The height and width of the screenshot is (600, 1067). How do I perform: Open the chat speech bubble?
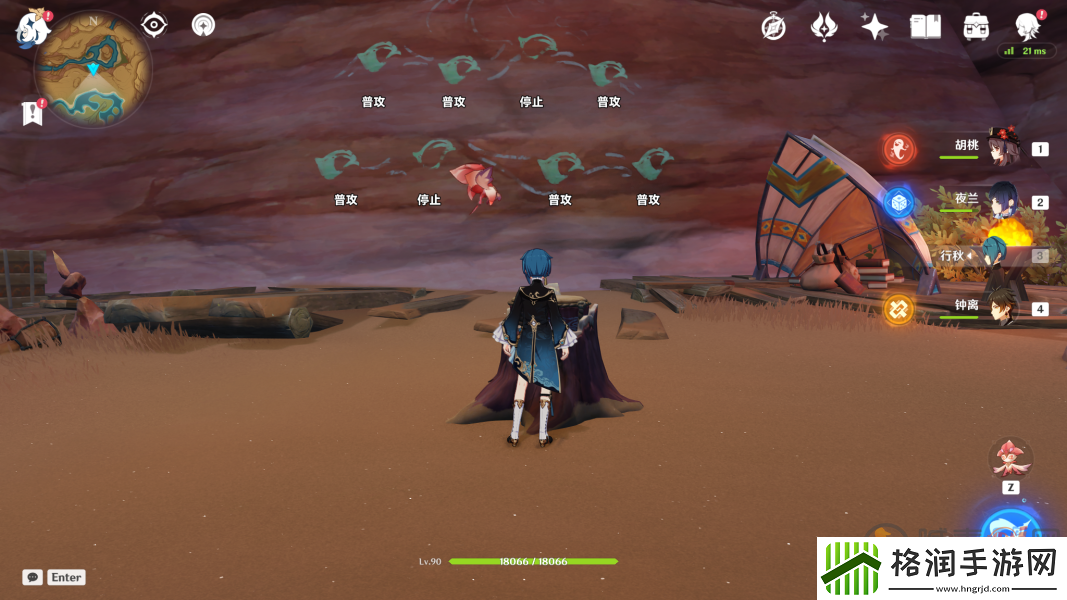click(33, 577)
